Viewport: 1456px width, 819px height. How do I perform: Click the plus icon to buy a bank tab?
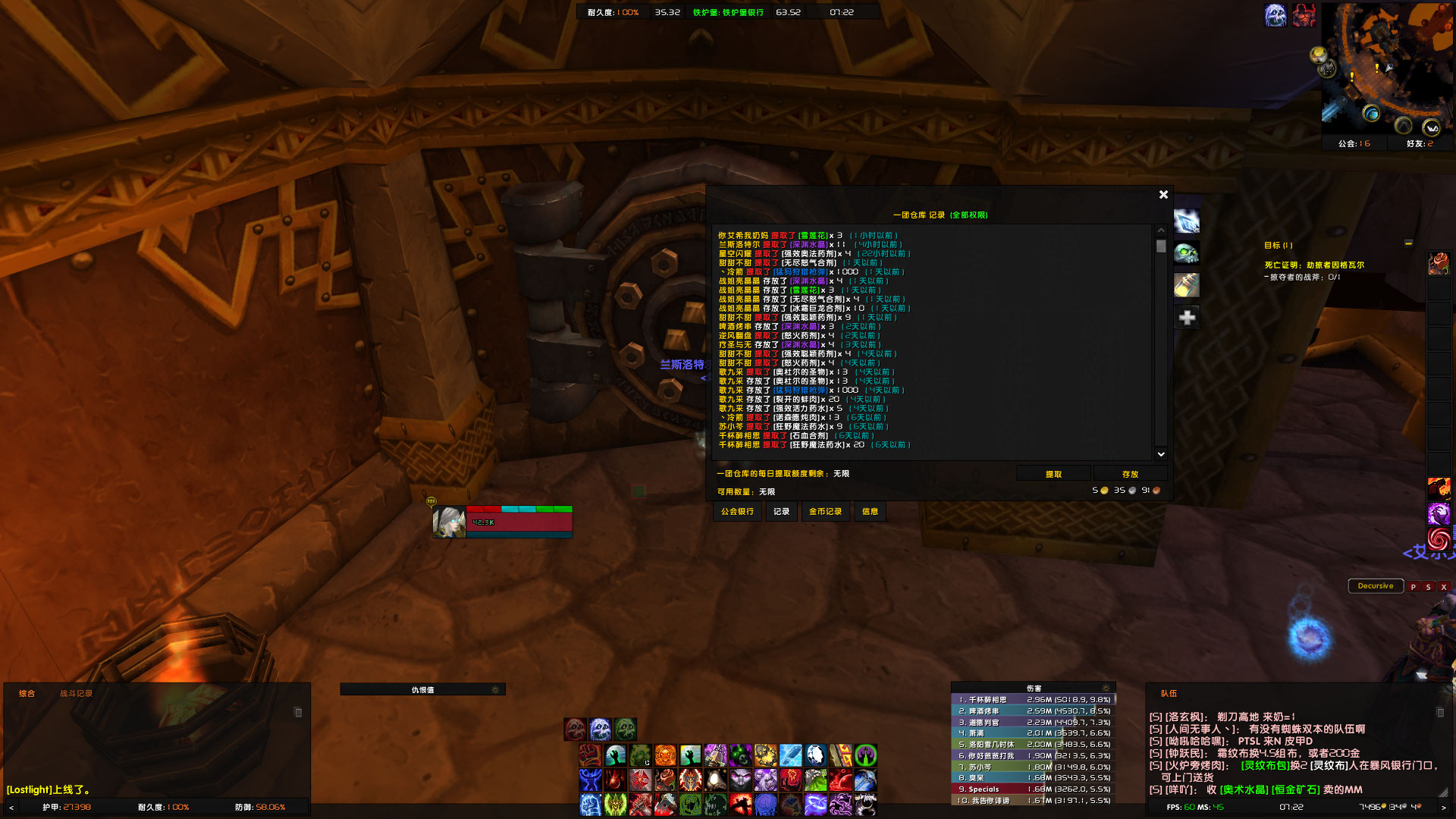click(x=1185, y=318)
